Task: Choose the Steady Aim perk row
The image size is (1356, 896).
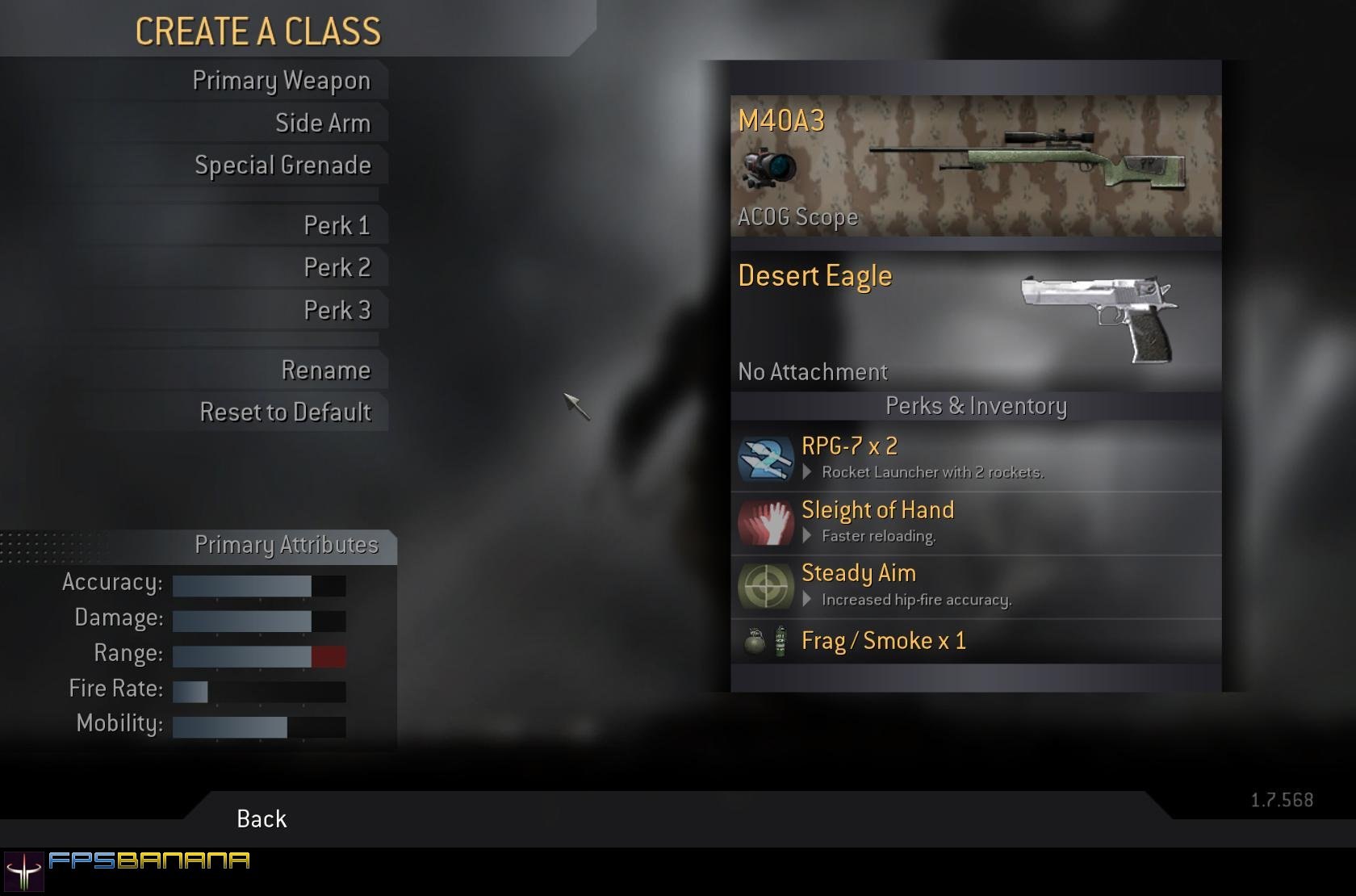Action: [975, 586]
